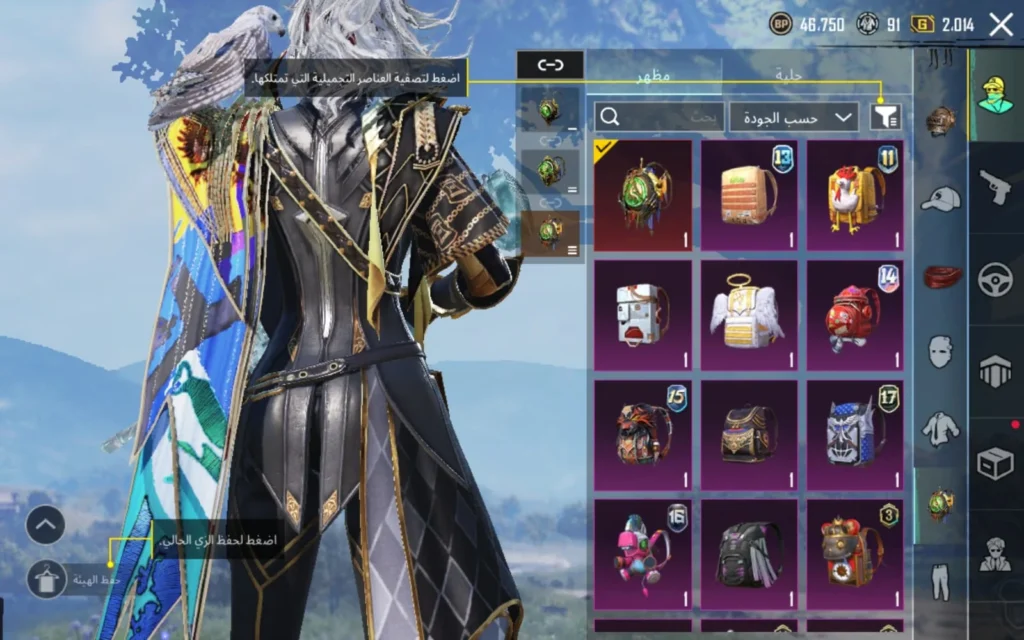Image resolution: width=1024 pixels, height=640 pixels.
Task: Switch to the حلية tab
Action: point(790,74)
